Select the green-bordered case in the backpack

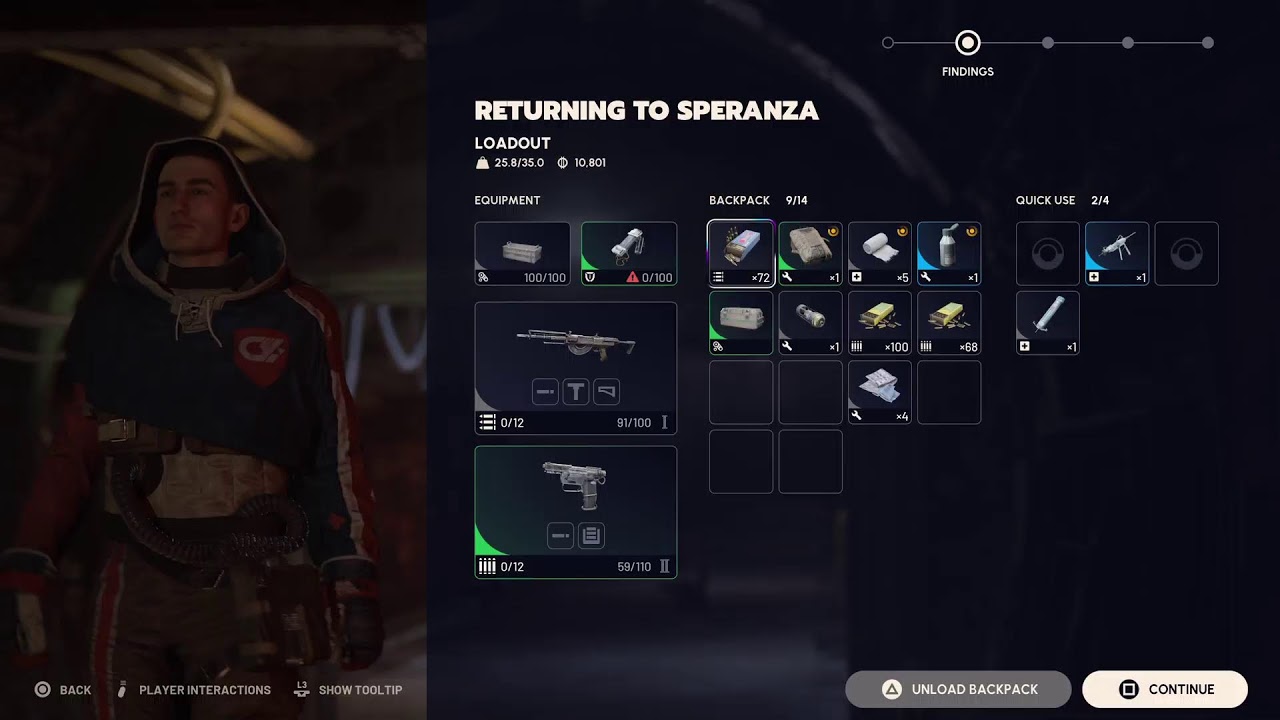(741, 323)
